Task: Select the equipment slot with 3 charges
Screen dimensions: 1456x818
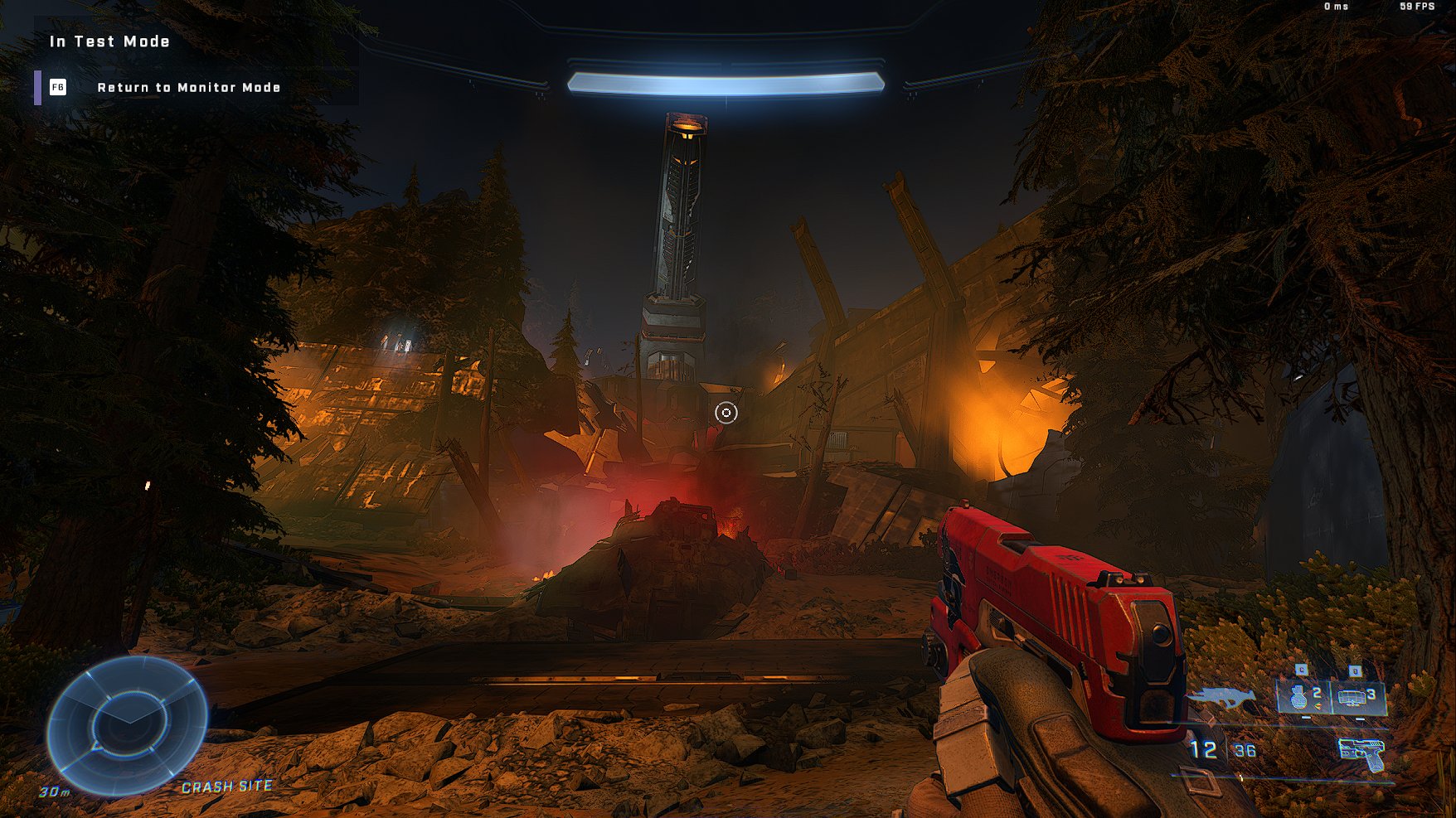Action: (1357, 697)
